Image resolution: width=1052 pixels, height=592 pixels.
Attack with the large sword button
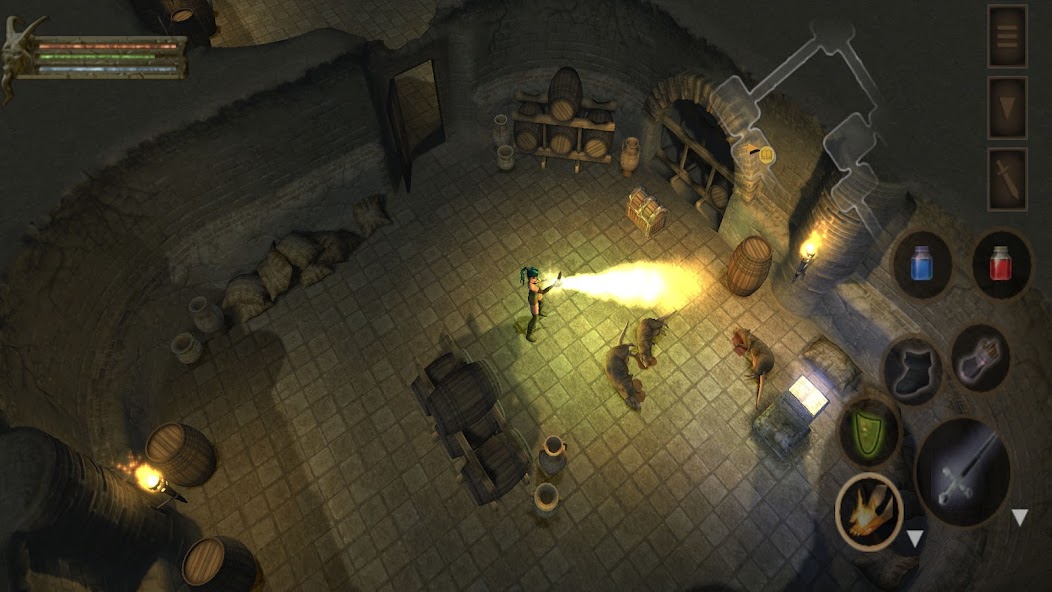pyautogui.click(x=963, y=472)
